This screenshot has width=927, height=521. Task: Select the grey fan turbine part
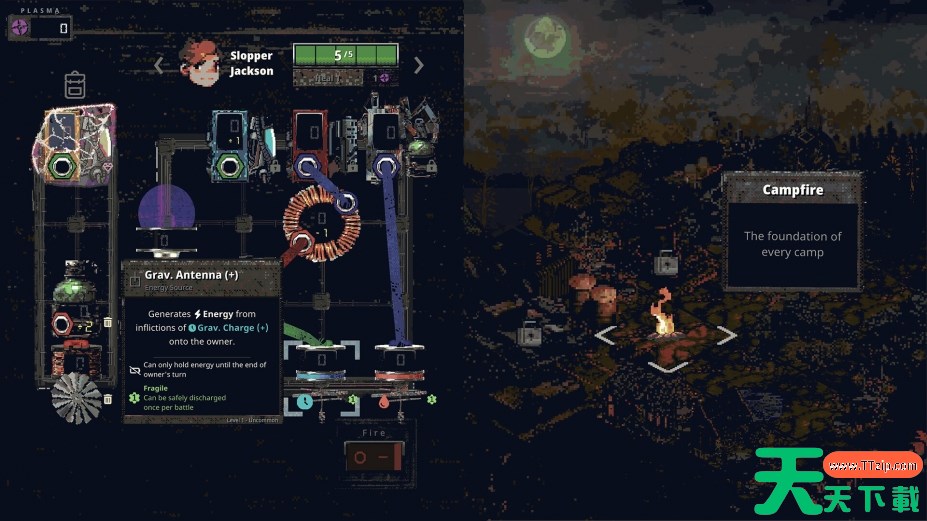click(x=76, y=397)
